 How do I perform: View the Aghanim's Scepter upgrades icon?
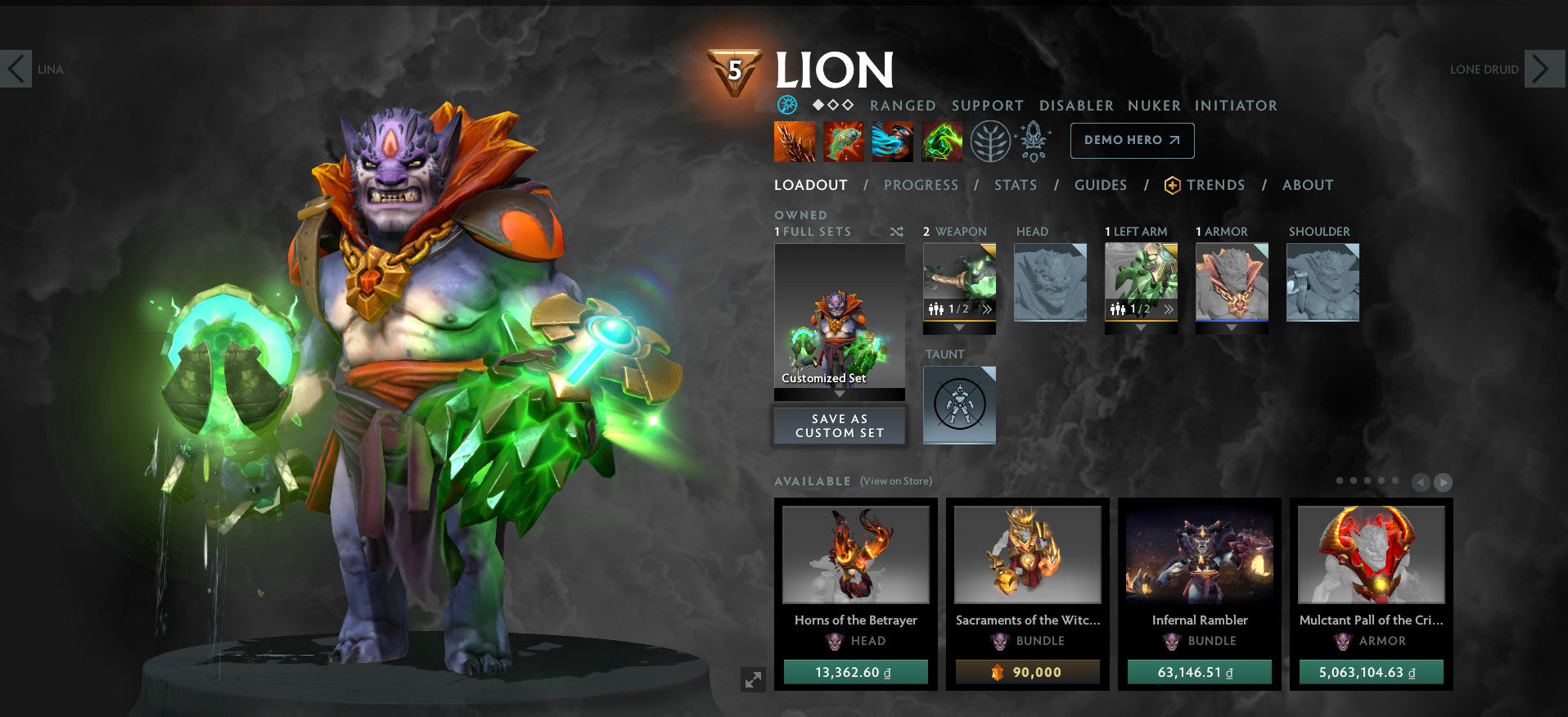point(1033,140)
